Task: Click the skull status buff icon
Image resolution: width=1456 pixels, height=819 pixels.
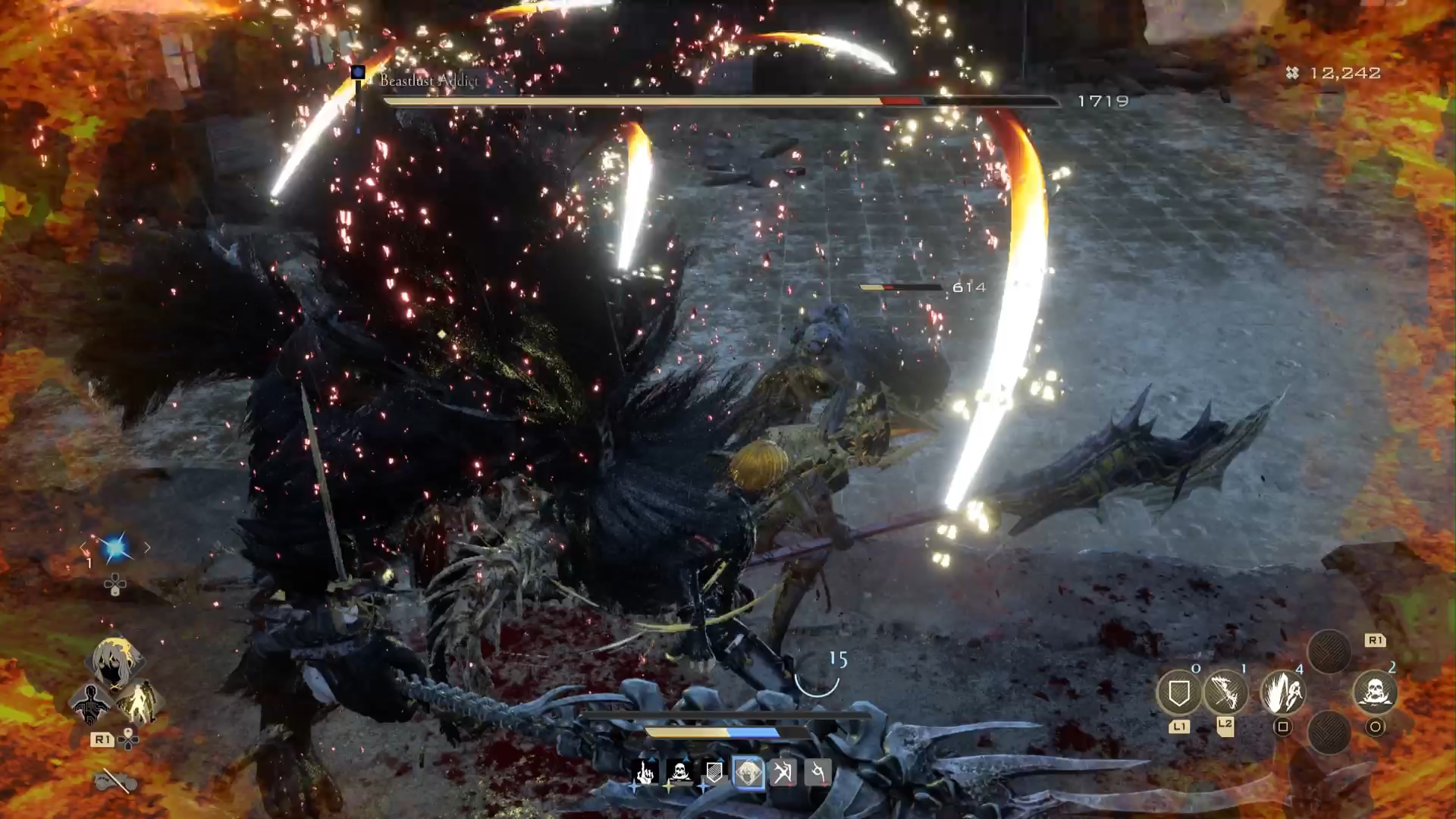Action: click(x=679, y=773)
